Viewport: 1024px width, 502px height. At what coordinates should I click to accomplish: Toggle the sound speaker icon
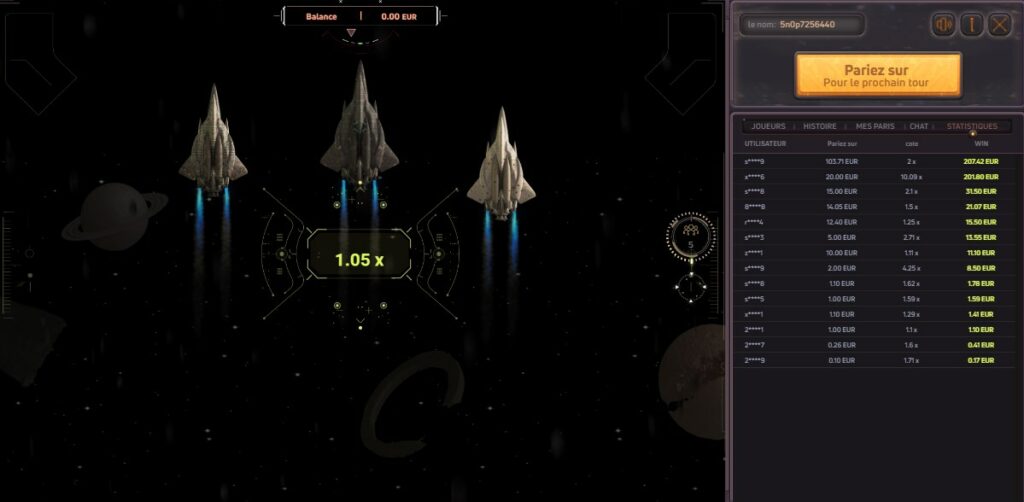[x=943, y=25]
